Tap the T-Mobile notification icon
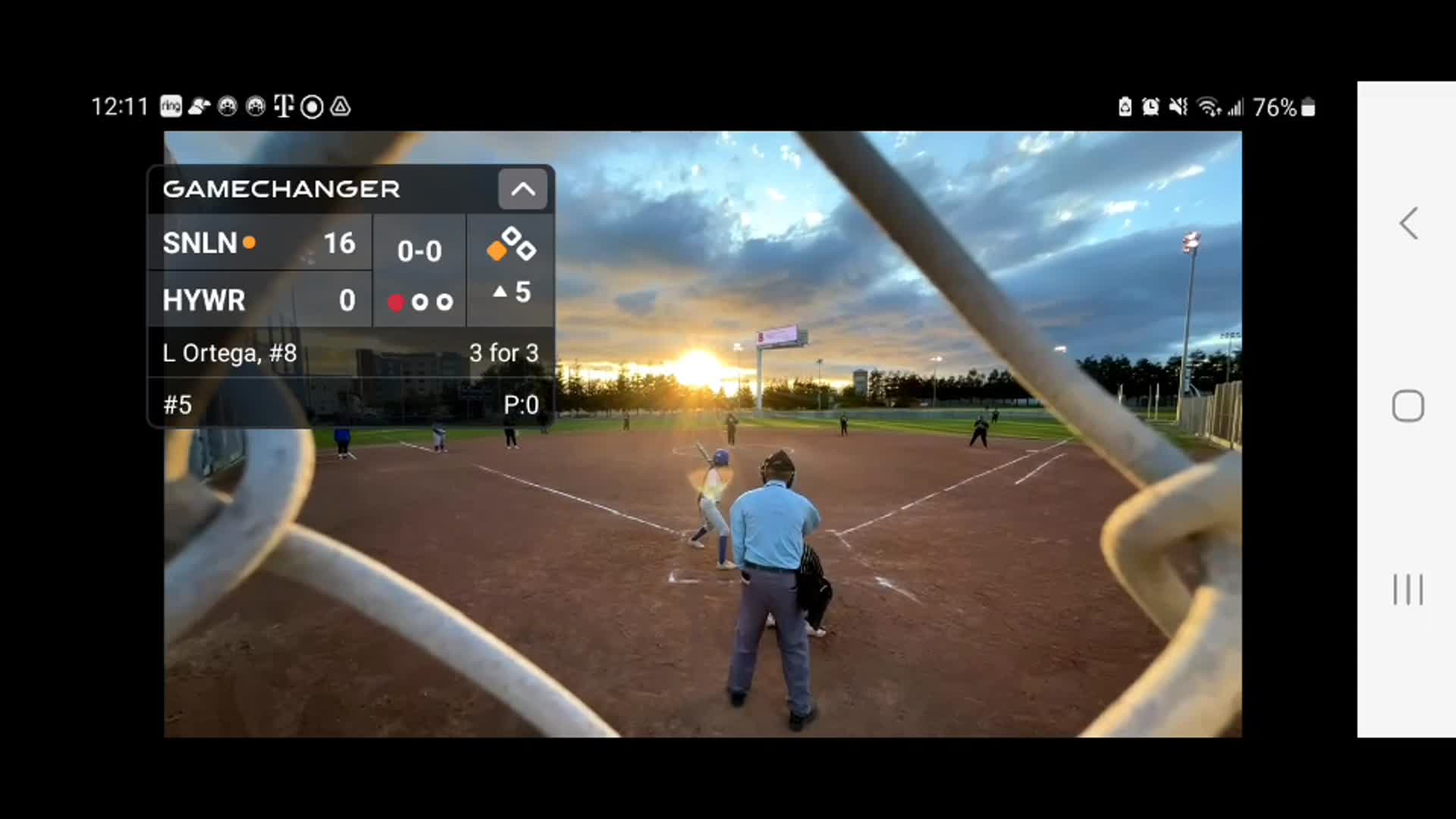The height and width of the screenshot is (819, 1456). (x=284, y=107)
